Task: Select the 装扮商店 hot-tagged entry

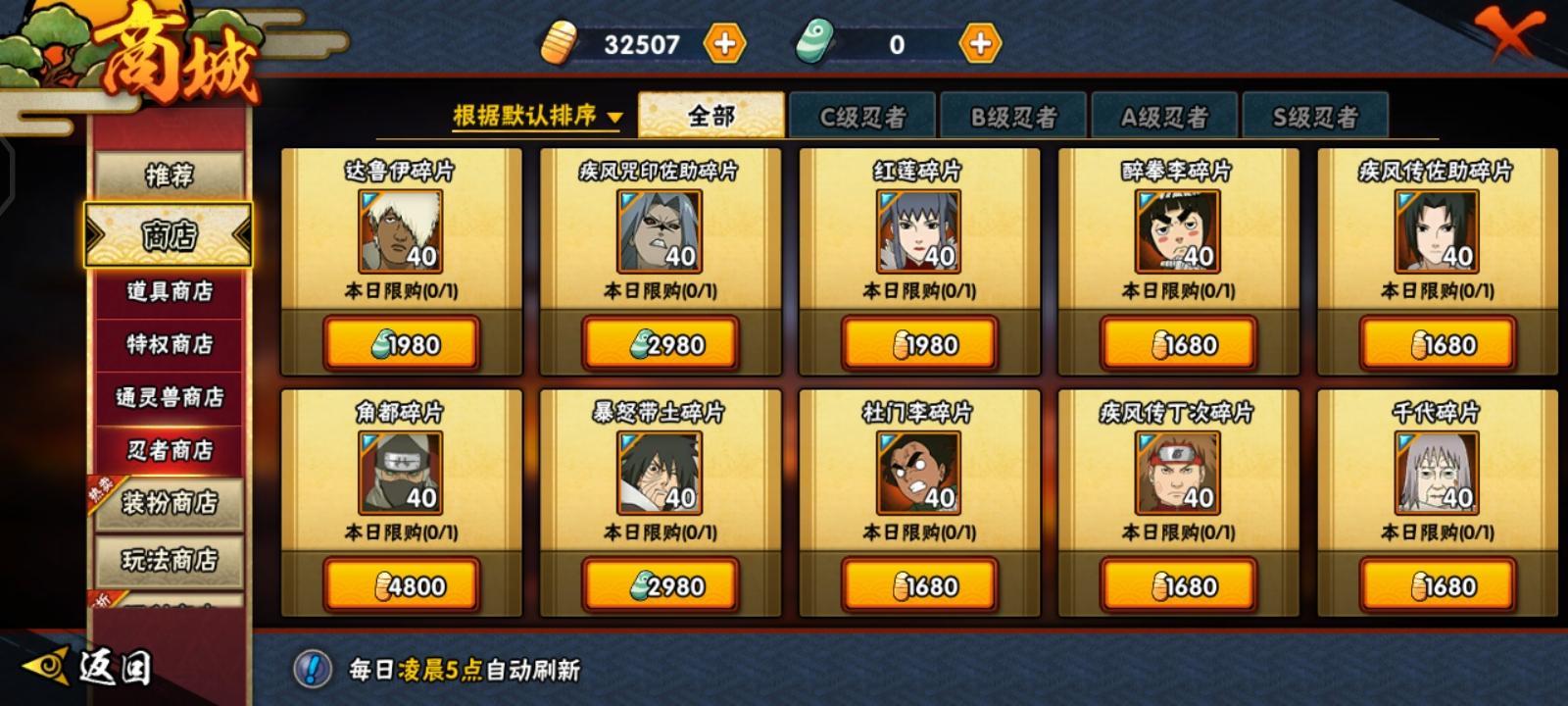Action: [x=169, y=503]
